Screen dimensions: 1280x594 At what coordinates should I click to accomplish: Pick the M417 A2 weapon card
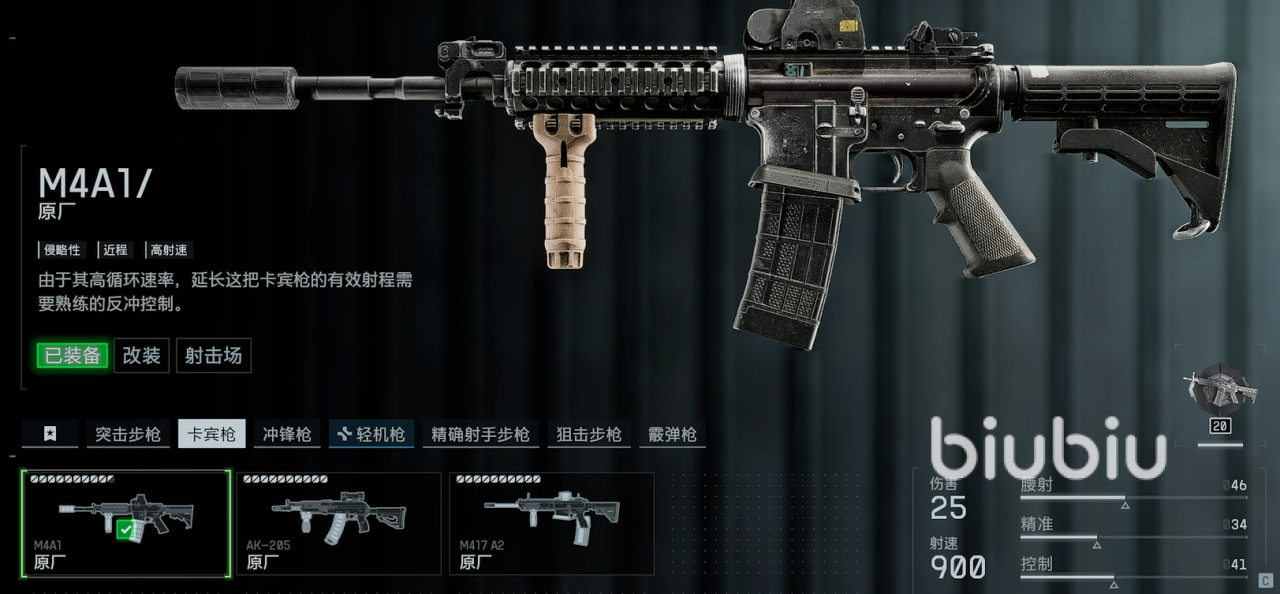551,523
